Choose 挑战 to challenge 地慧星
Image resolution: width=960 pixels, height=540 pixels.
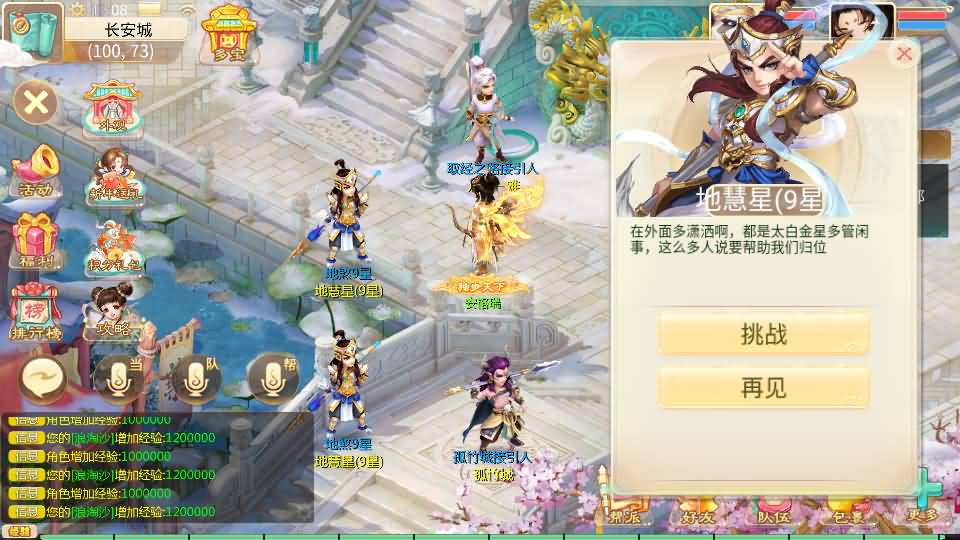763,334
